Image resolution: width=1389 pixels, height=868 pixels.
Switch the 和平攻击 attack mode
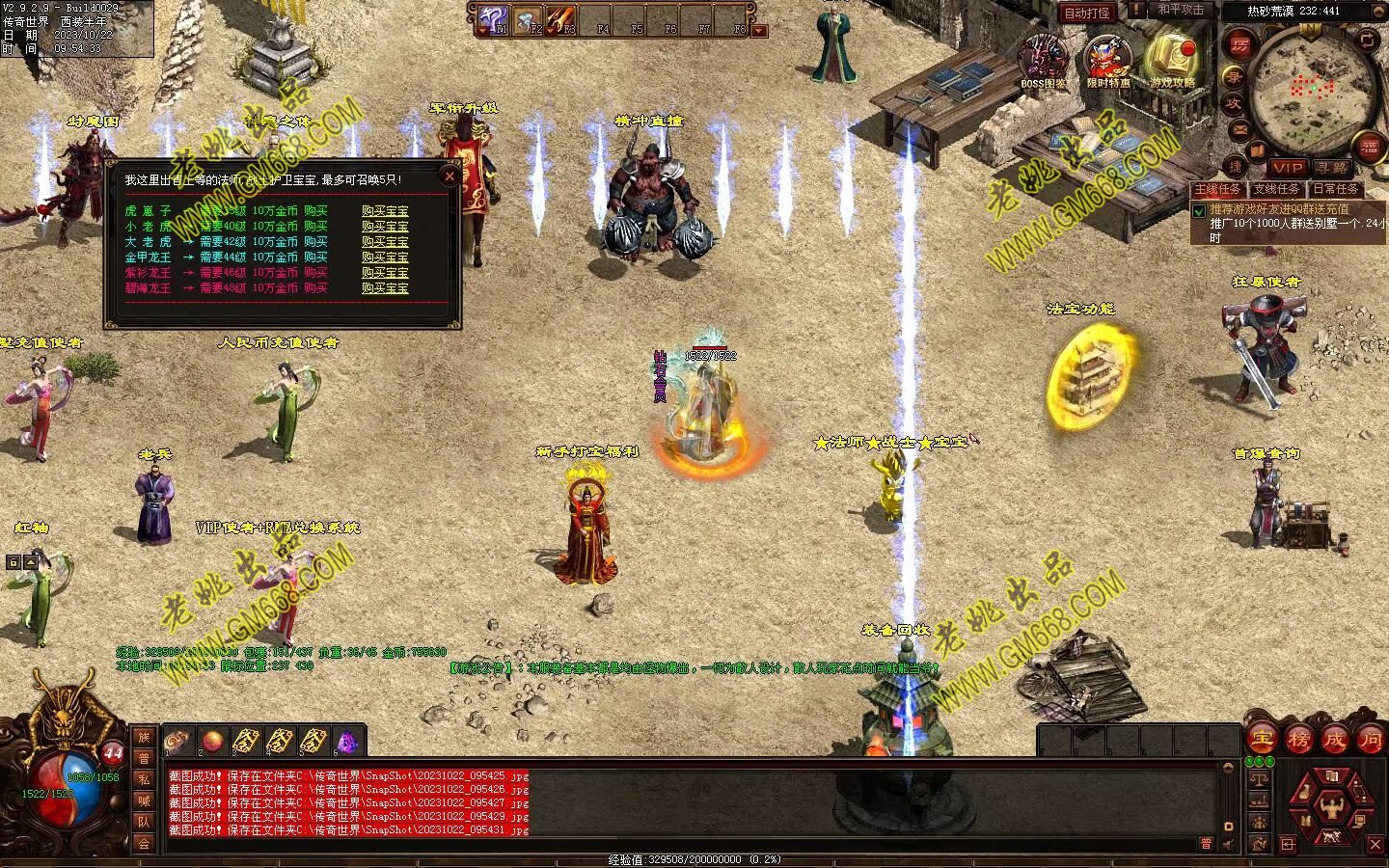click(x=1180, y=10)
